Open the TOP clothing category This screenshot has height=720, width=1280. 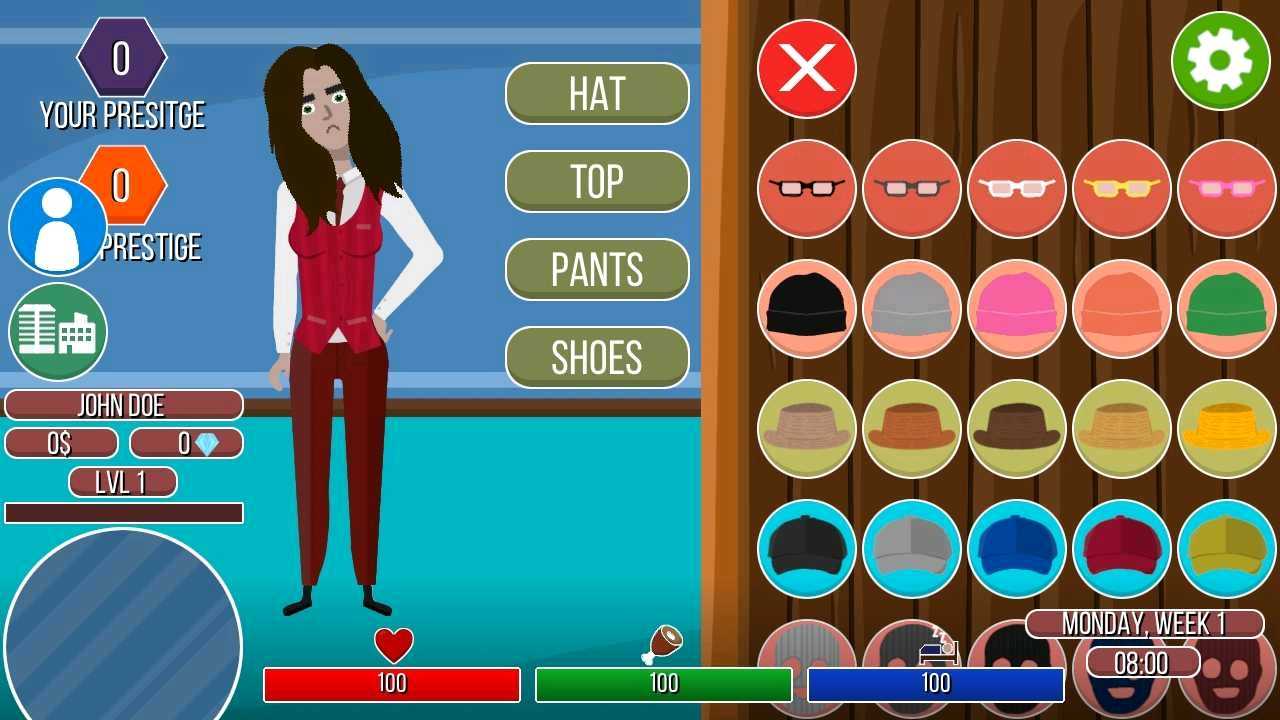coord(597,181)
